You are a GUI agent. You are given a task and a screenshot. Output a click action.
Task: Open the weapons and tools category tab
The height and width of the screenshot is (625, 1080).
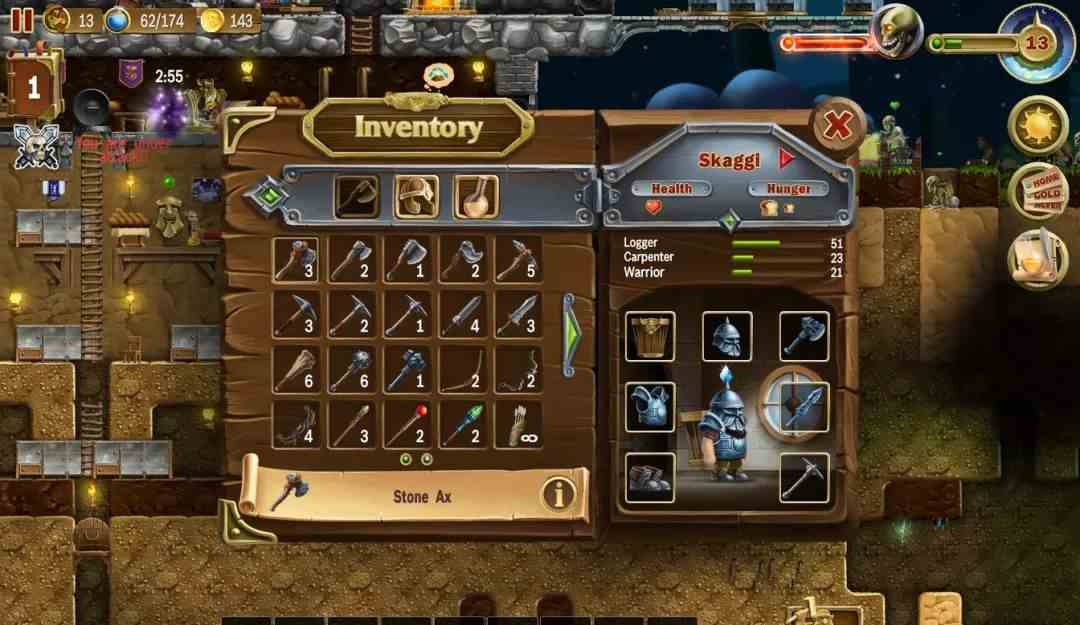(356, 197)
